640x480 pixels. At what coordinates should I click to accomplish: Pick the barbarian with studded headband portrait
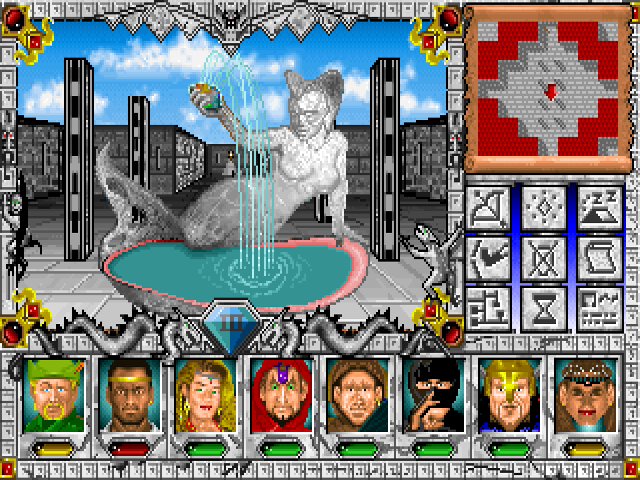click(582, 396)
